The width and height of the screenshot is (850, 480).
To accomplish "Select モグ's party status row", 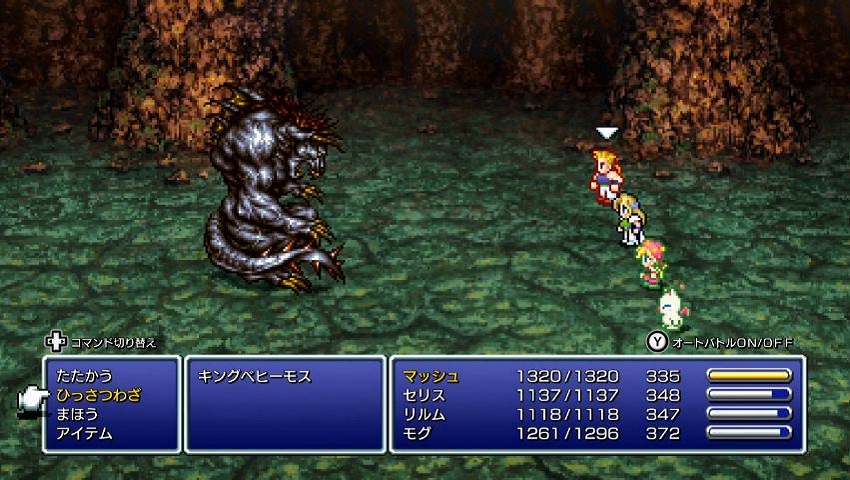I will pos(596,433).
